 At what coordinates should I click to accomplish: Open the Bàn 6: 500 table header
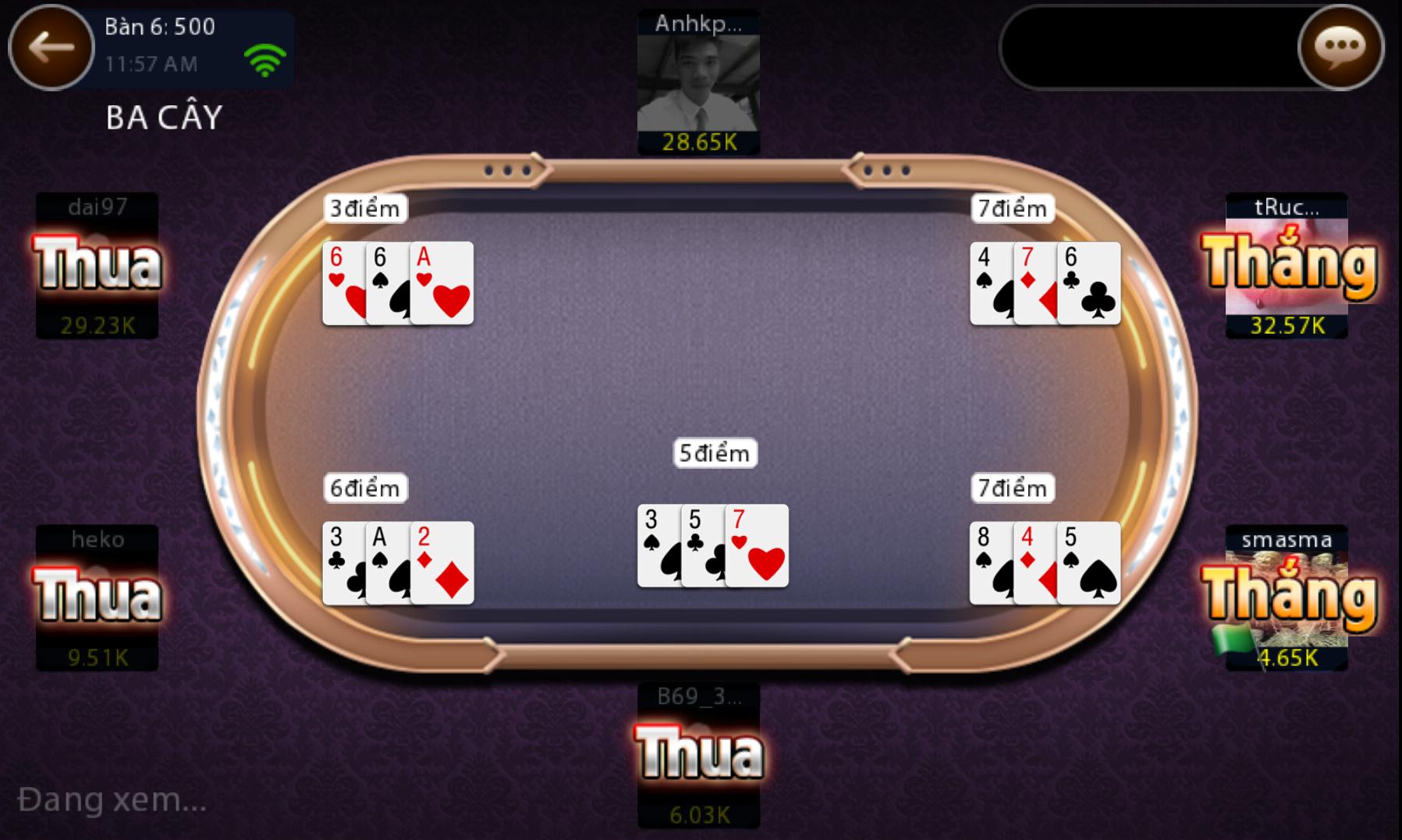pos(158,27)
